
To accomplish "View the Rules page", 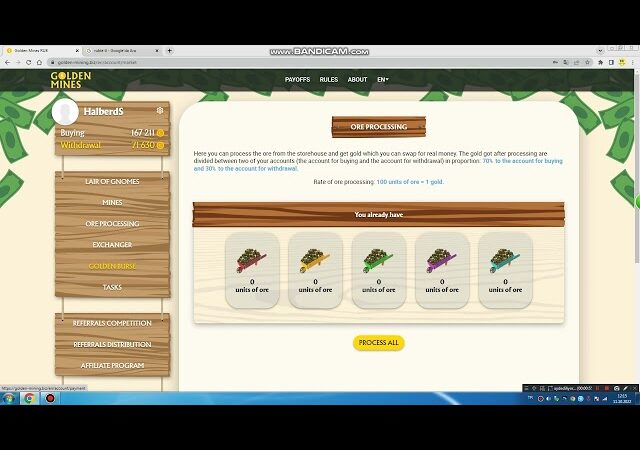I will [x=329, y=80].
